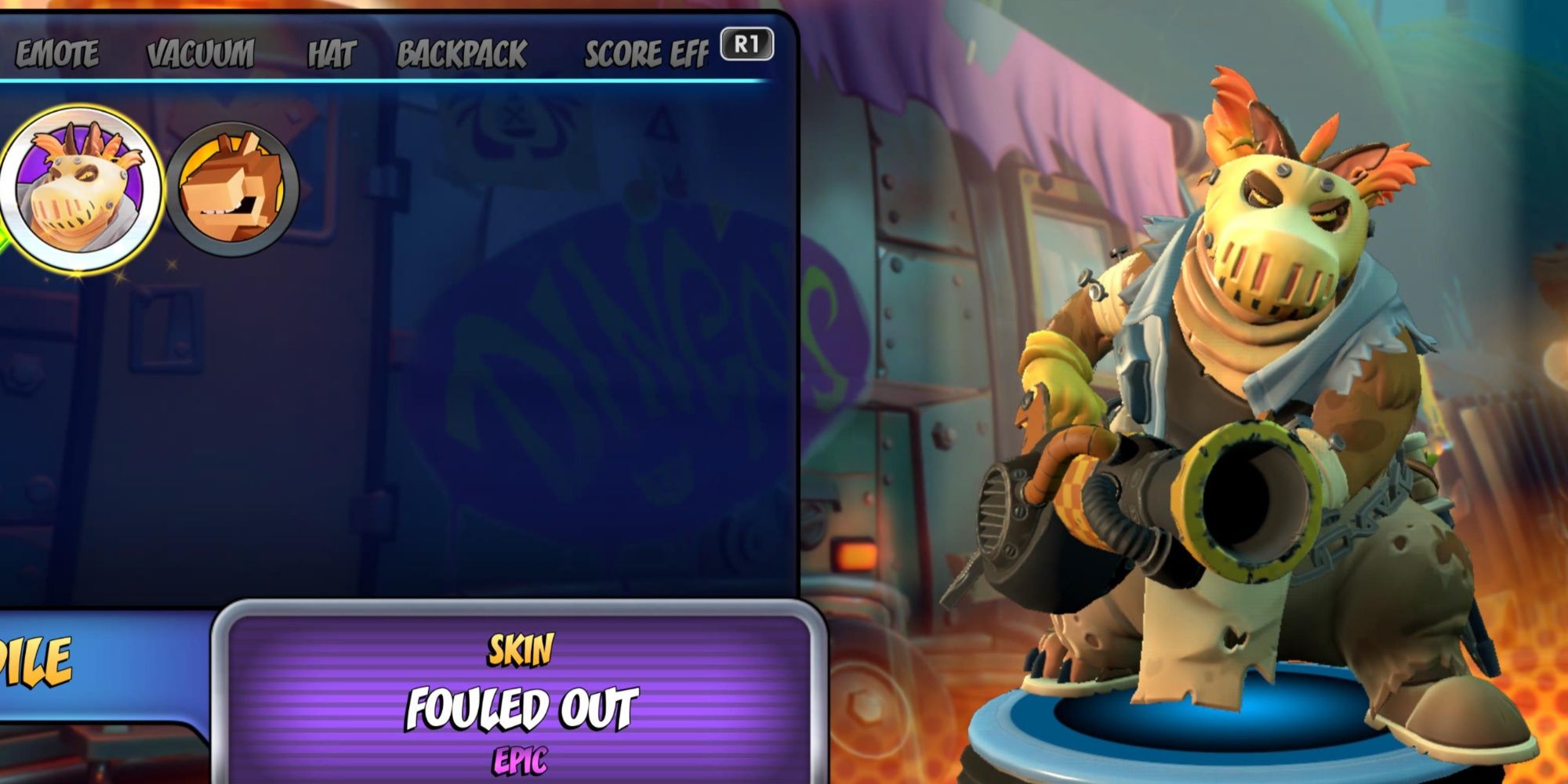Open the Vacuum customization section
The image size is (1568, 784).
(200, 53)
